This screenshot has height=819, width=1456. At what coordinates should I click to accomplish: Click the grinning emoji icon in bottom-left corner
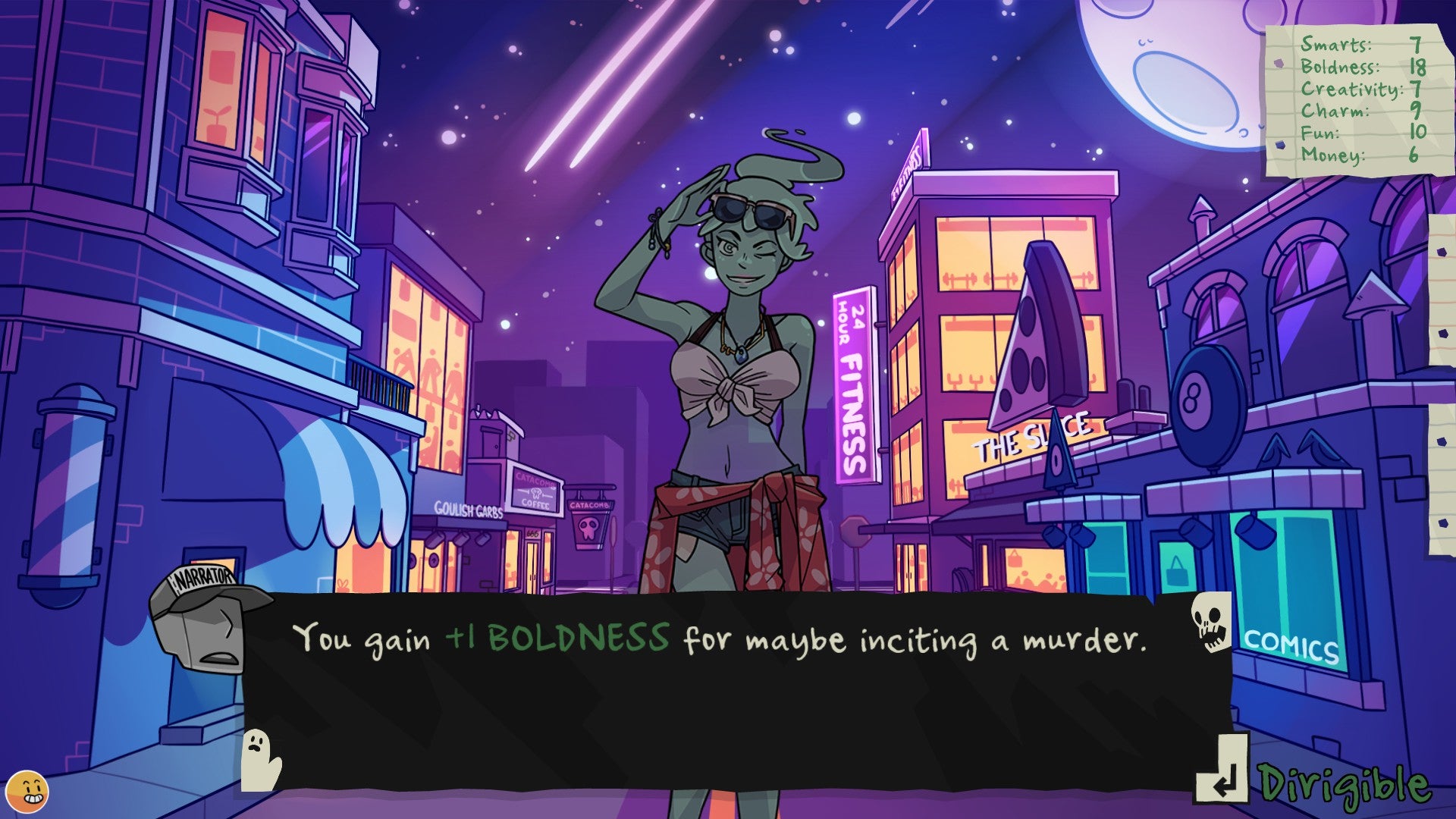(x=28, y=790)
